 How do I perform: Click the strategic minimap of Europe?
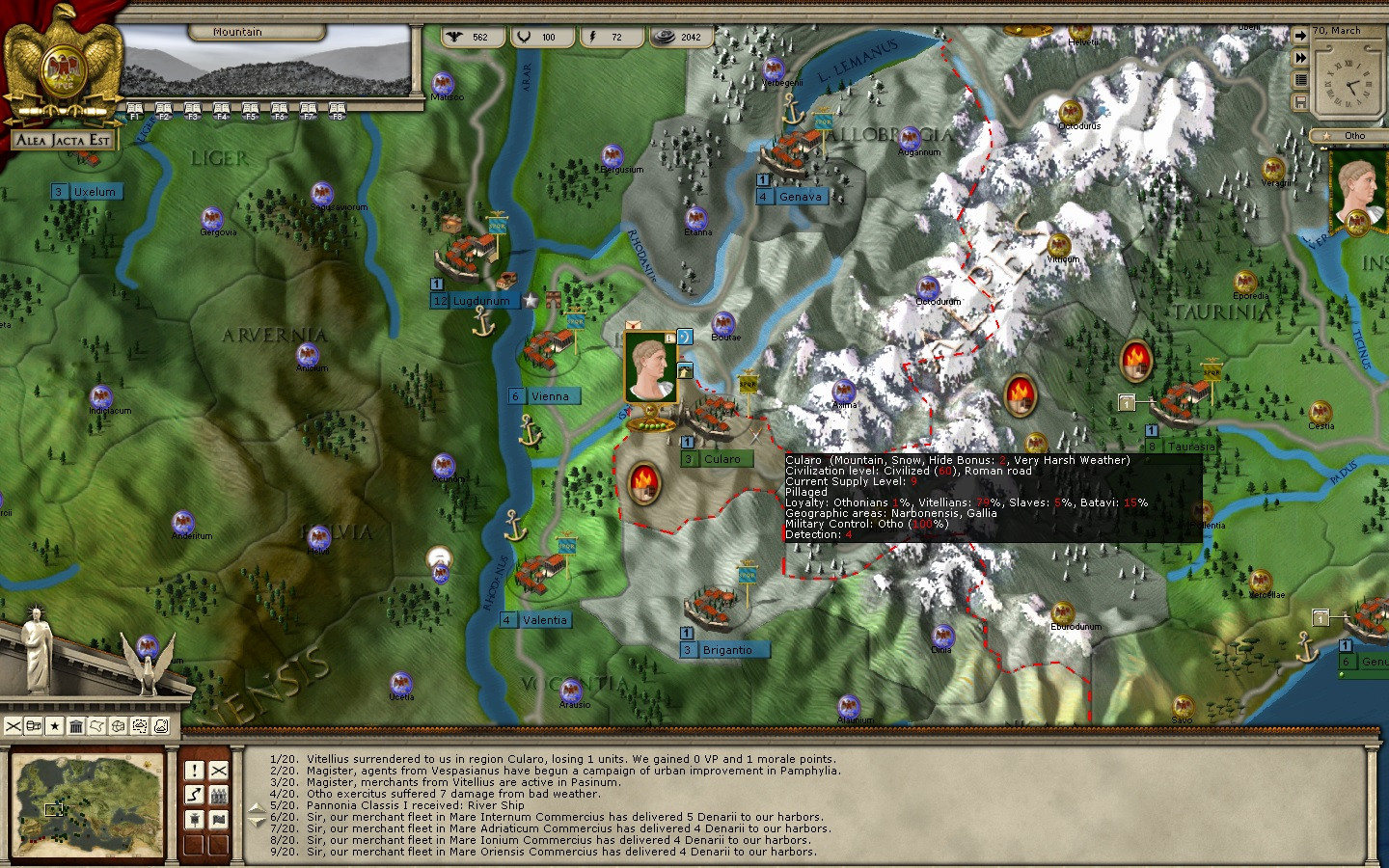88,805
